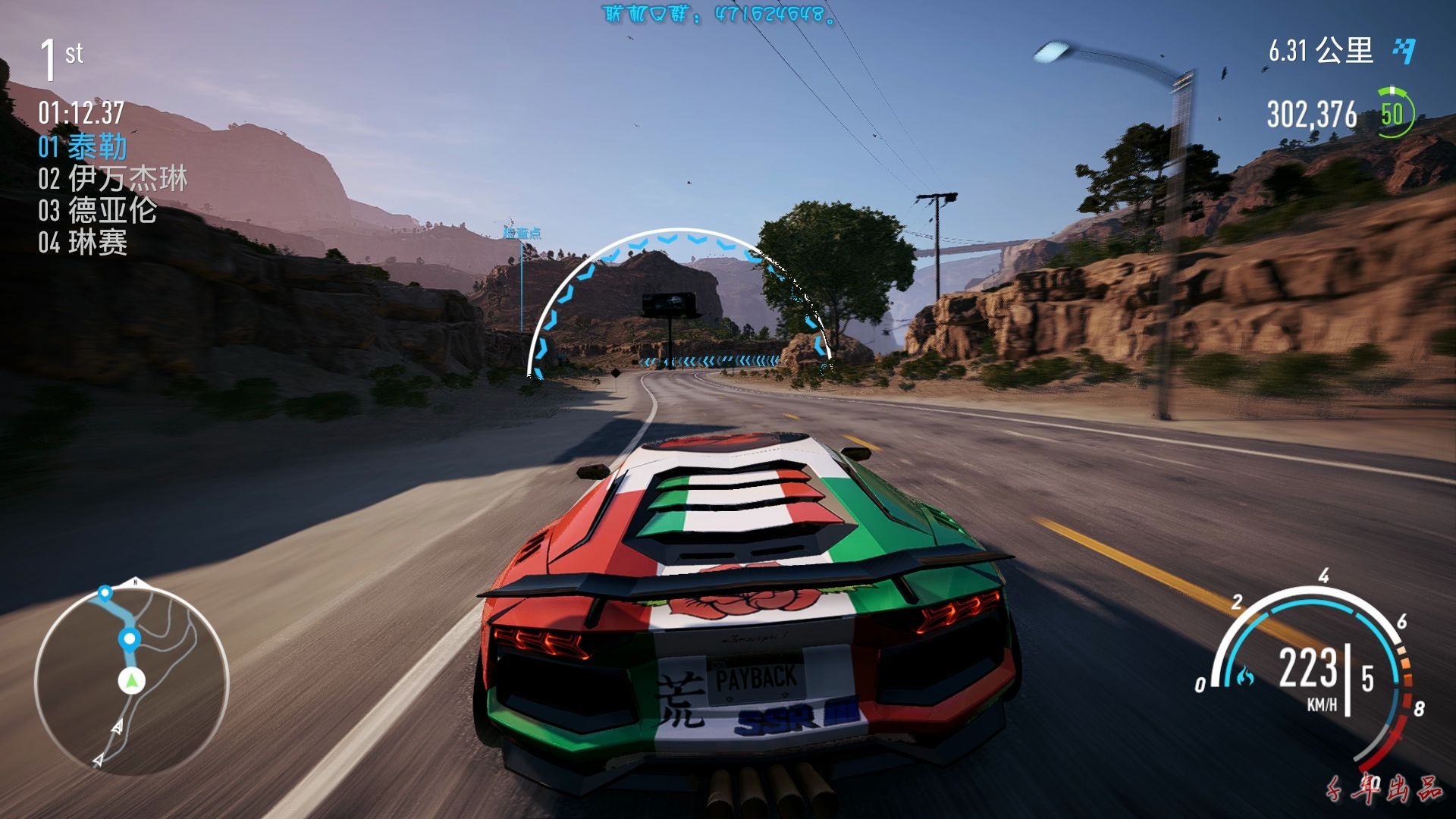1456x819 pixels.
Task: Click racer 04 琳赛 in the standings
Action: pyautogui.click(x=83, y=243)
